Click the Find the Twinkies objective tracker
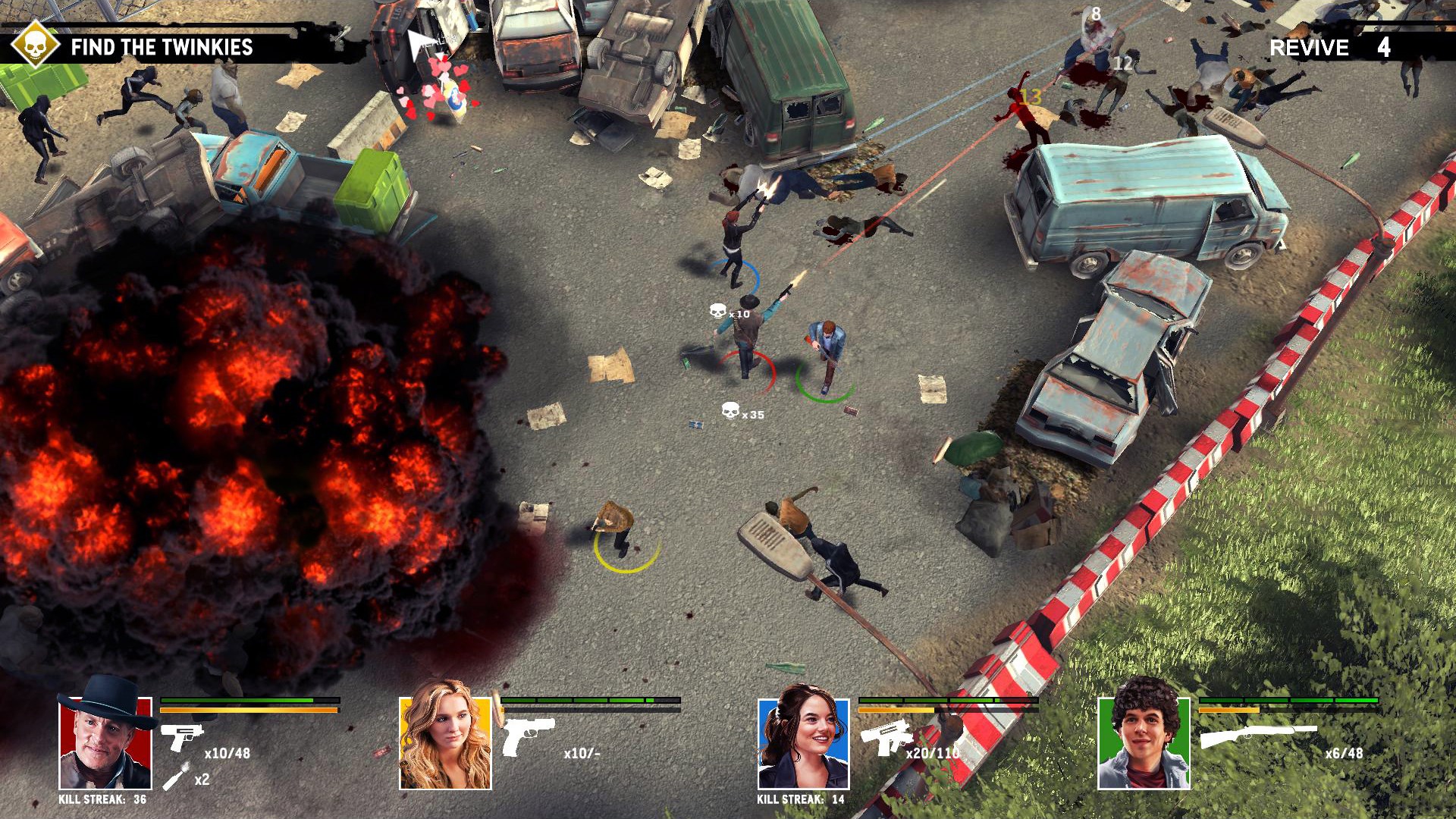Image resolution: width=1456 pixels, height=819 pixels. 162,47
